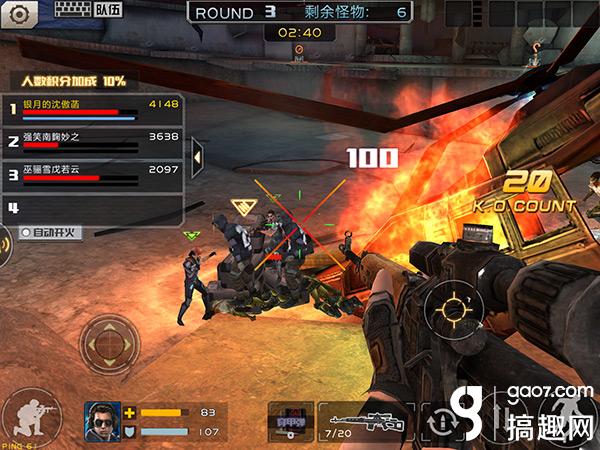
Task: Tap the crosshair fire button
Action: (447, 304)
